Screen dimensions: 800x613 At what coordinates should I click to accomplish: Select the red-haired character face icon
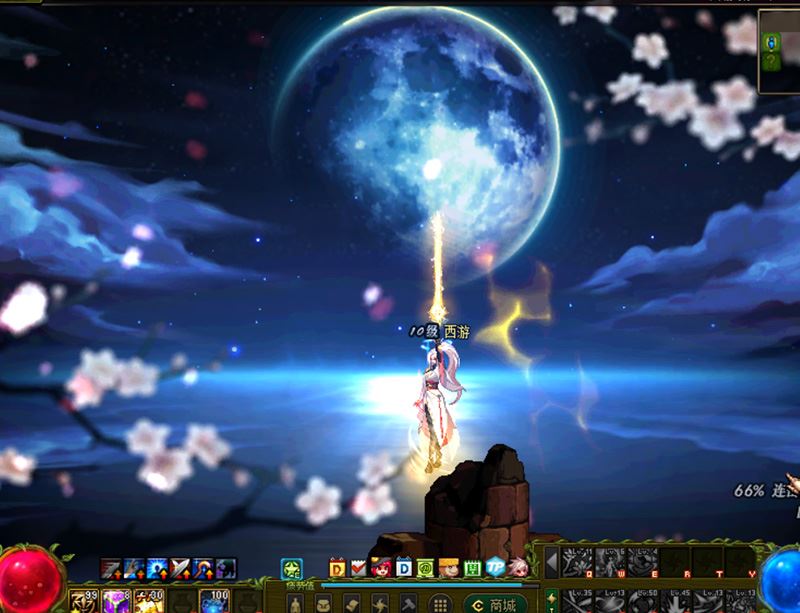[381, 567]
